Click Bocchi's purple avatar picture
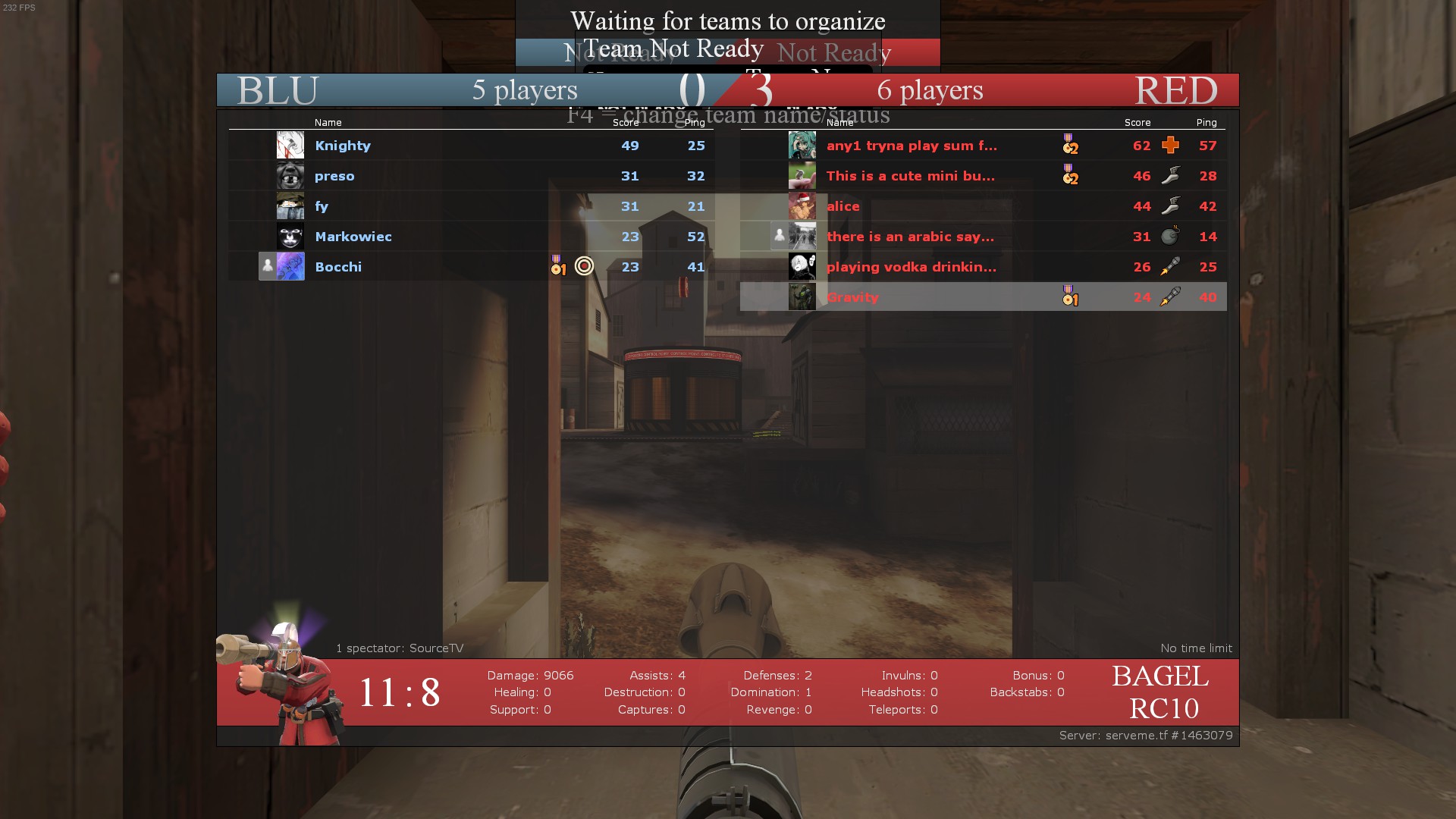This screenshot has width=1456, height=819. 290,266
